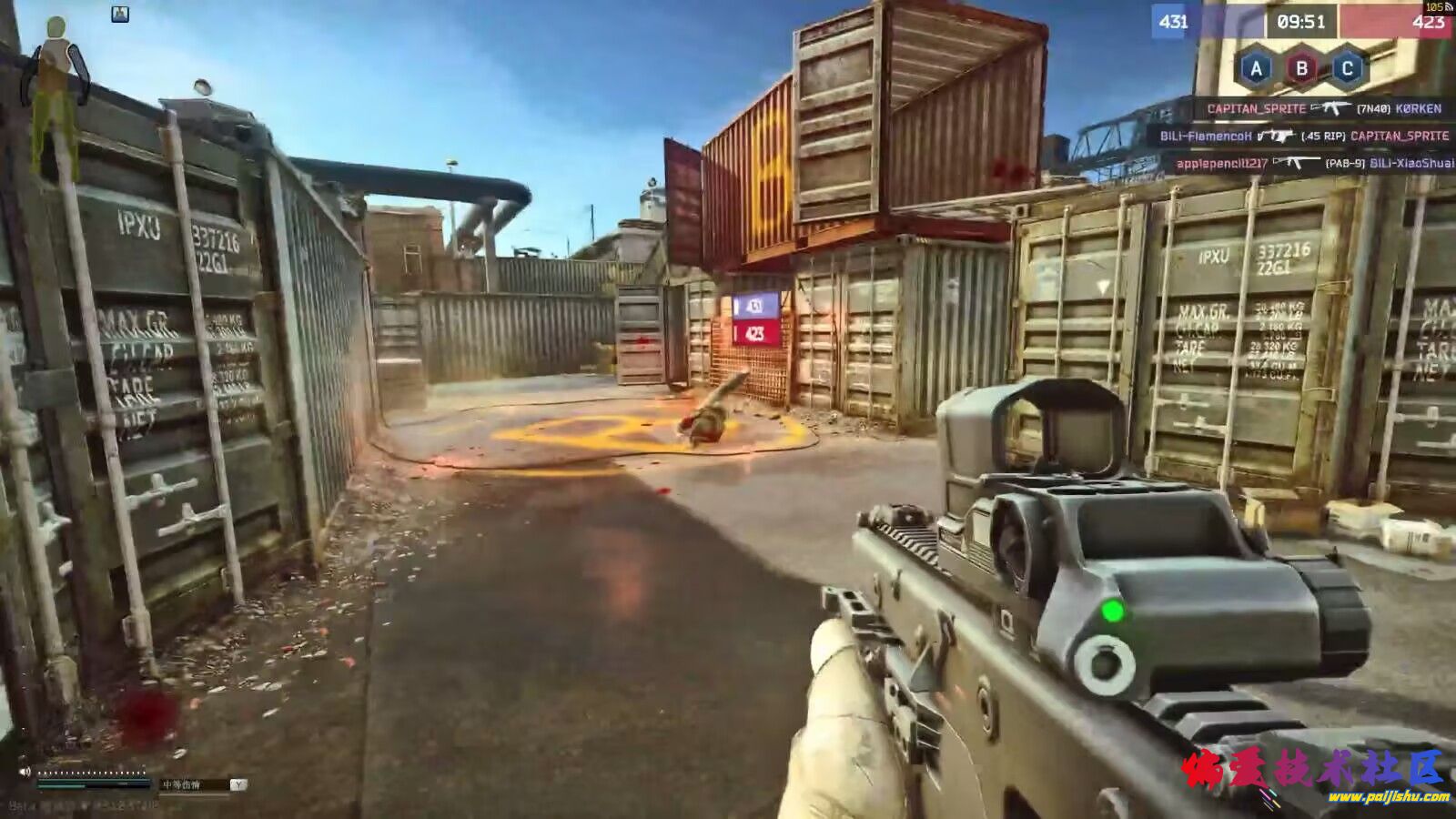Select capture point A hexagon

(1257, 68)
